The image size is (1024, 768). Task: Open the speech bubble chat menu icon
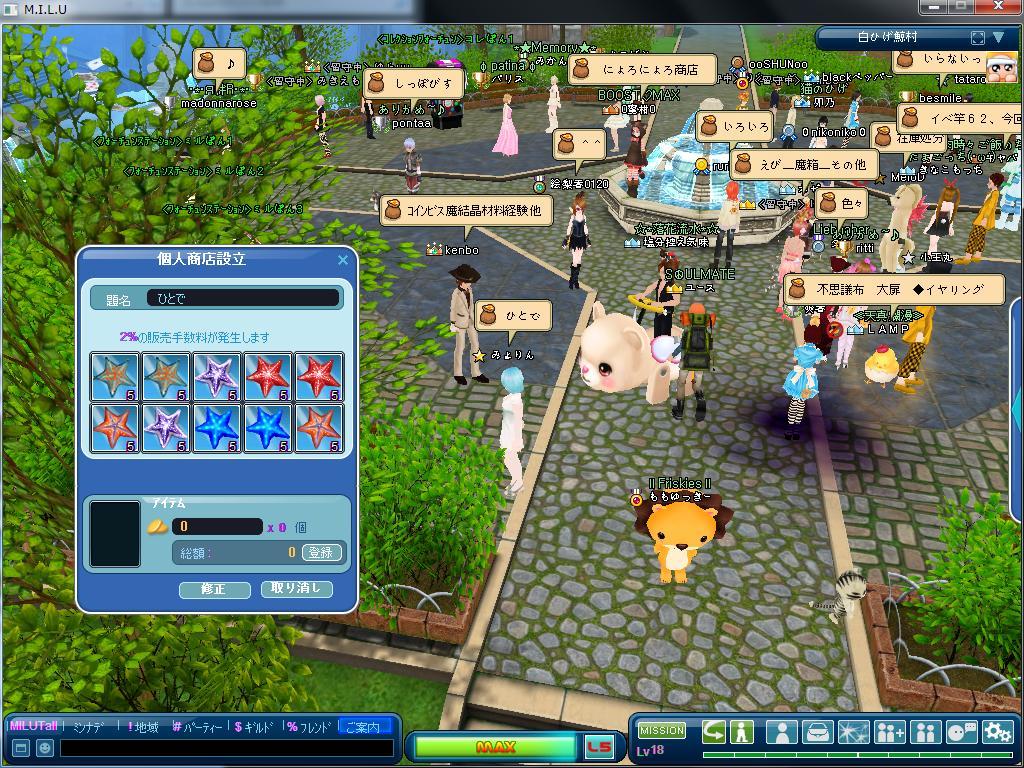961,732
